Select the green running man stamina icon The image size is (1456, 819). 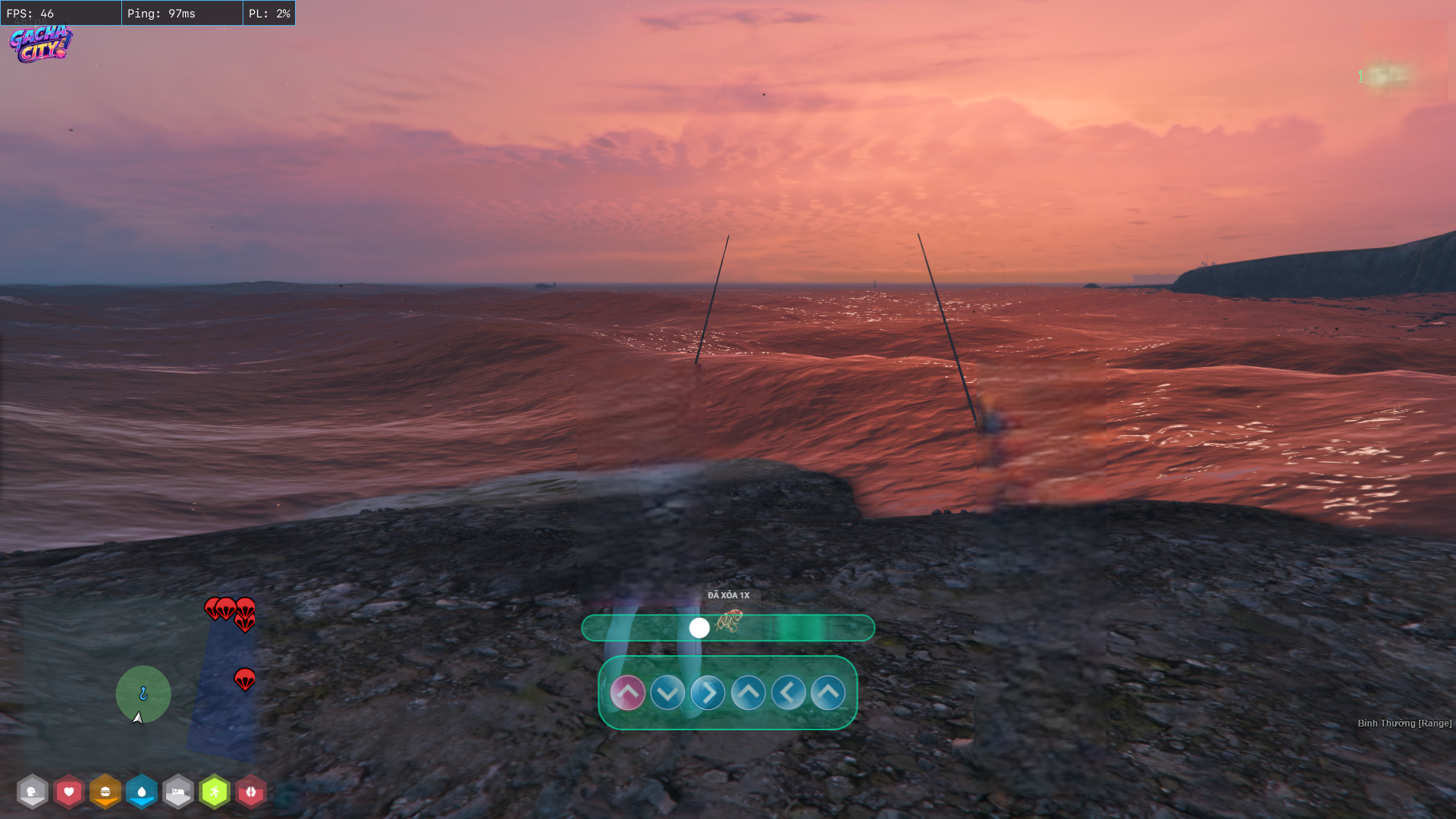coord(215,792)
